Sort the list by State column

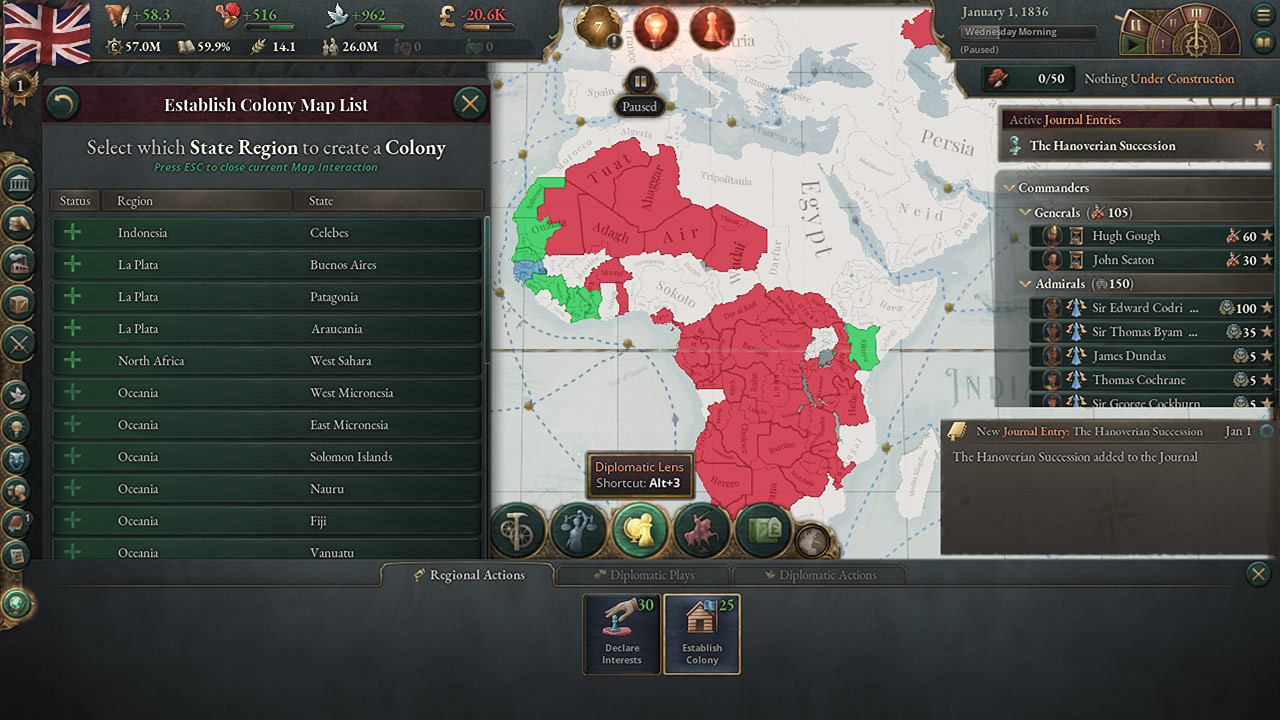pos(388,201)
